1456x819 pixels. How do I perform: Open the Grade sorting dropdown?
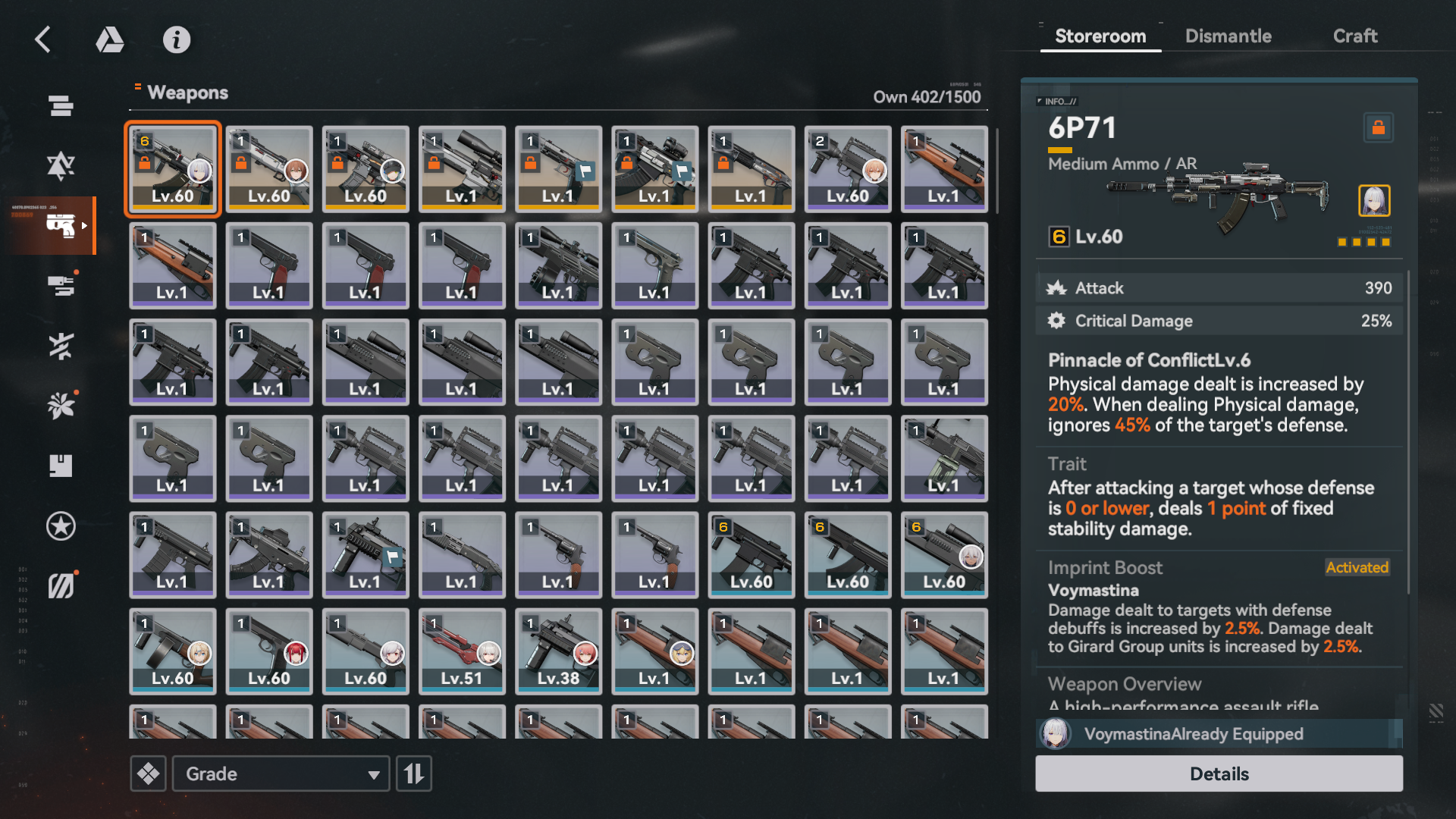coord(281,773)
